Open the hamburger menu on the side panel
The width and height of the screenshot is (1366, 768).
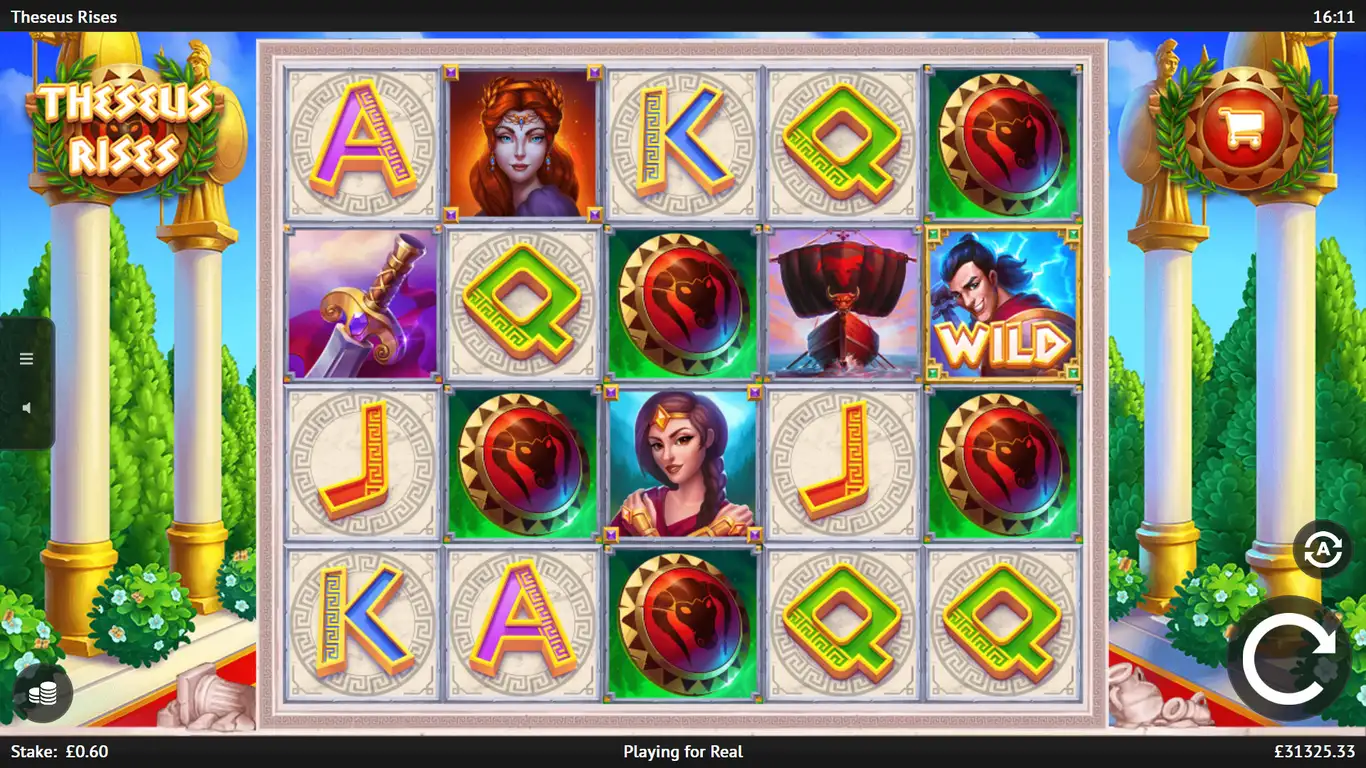point(27,359)
